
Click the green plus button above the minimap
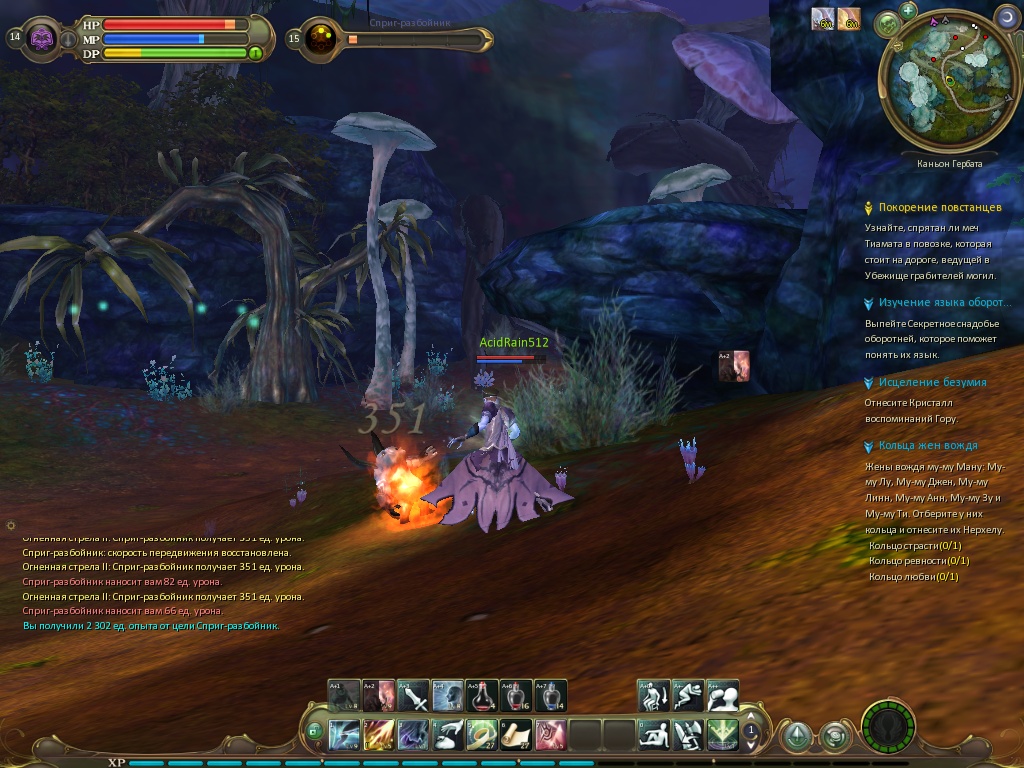[908, 11]
